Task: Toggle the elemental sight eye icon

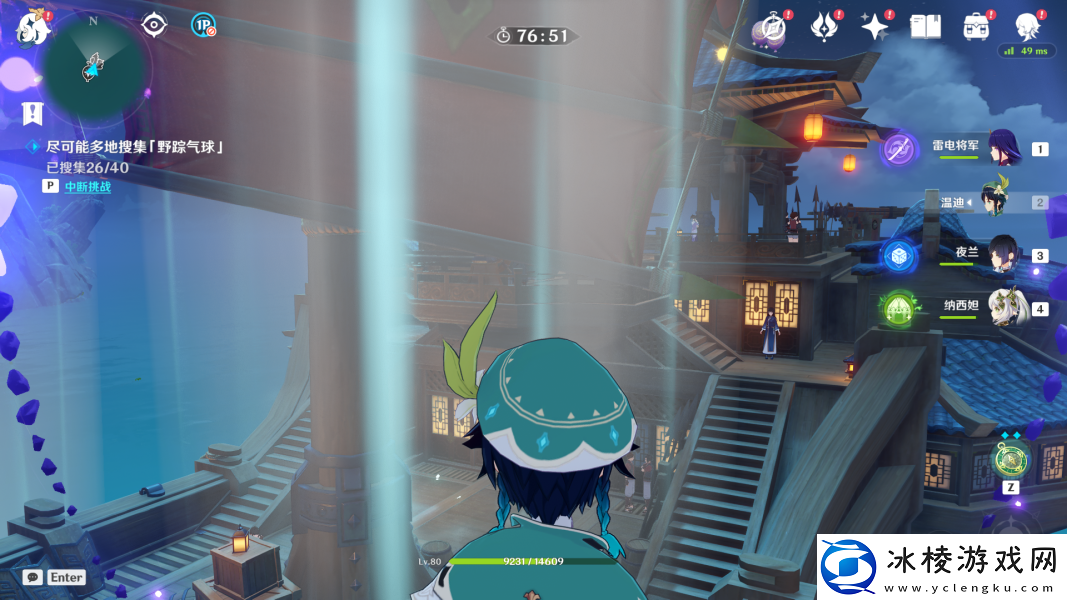Action: [x=154, y=25]
